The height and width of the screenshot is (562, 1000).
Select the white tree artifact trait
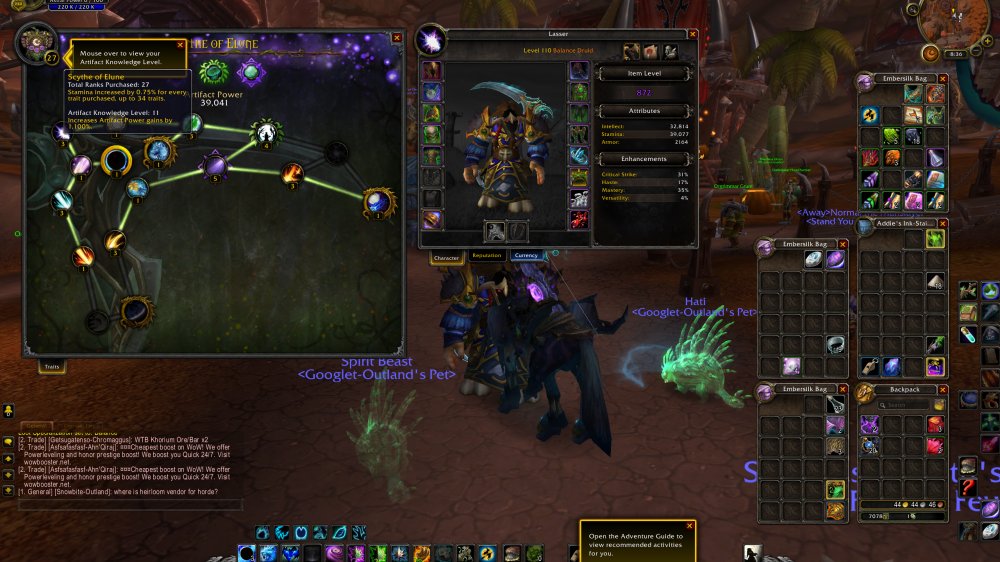click(266, 132)
